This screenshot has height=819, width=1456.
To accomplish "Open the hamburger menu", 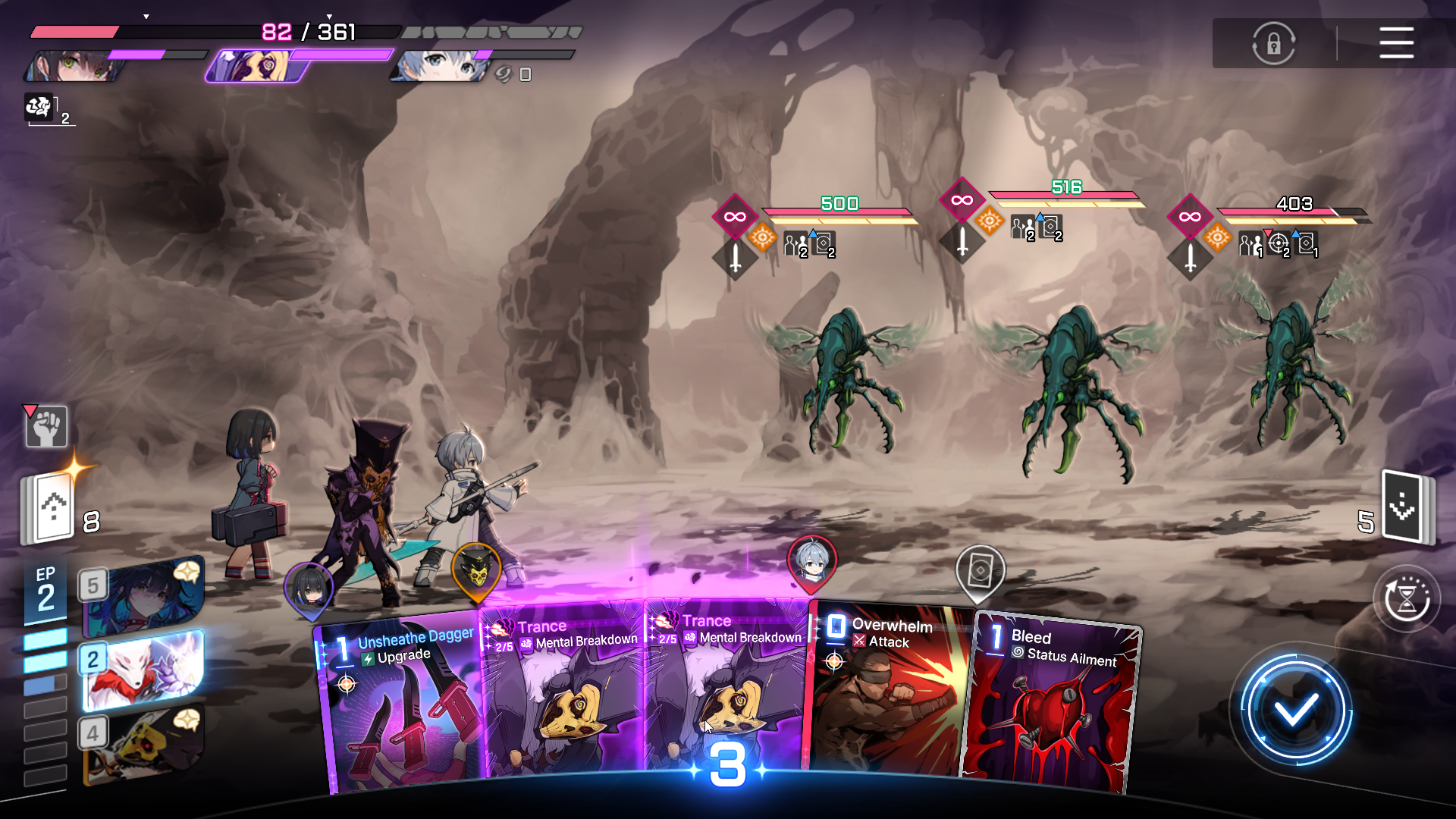I will point(1396,42).
